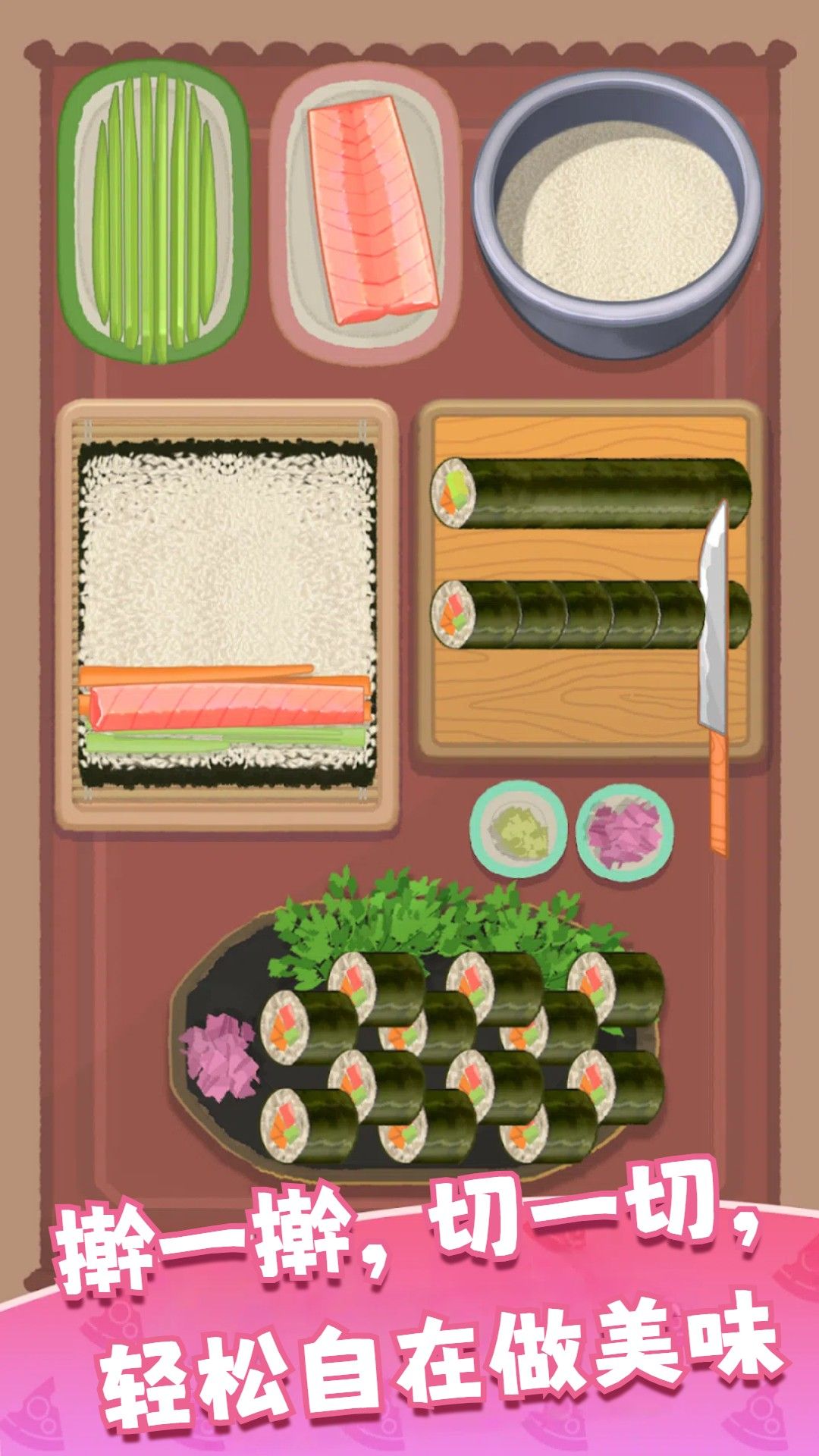Choose the pink pickled ginger dish
The width and height of the screenshot is (819, 1456).
point(625,831)
